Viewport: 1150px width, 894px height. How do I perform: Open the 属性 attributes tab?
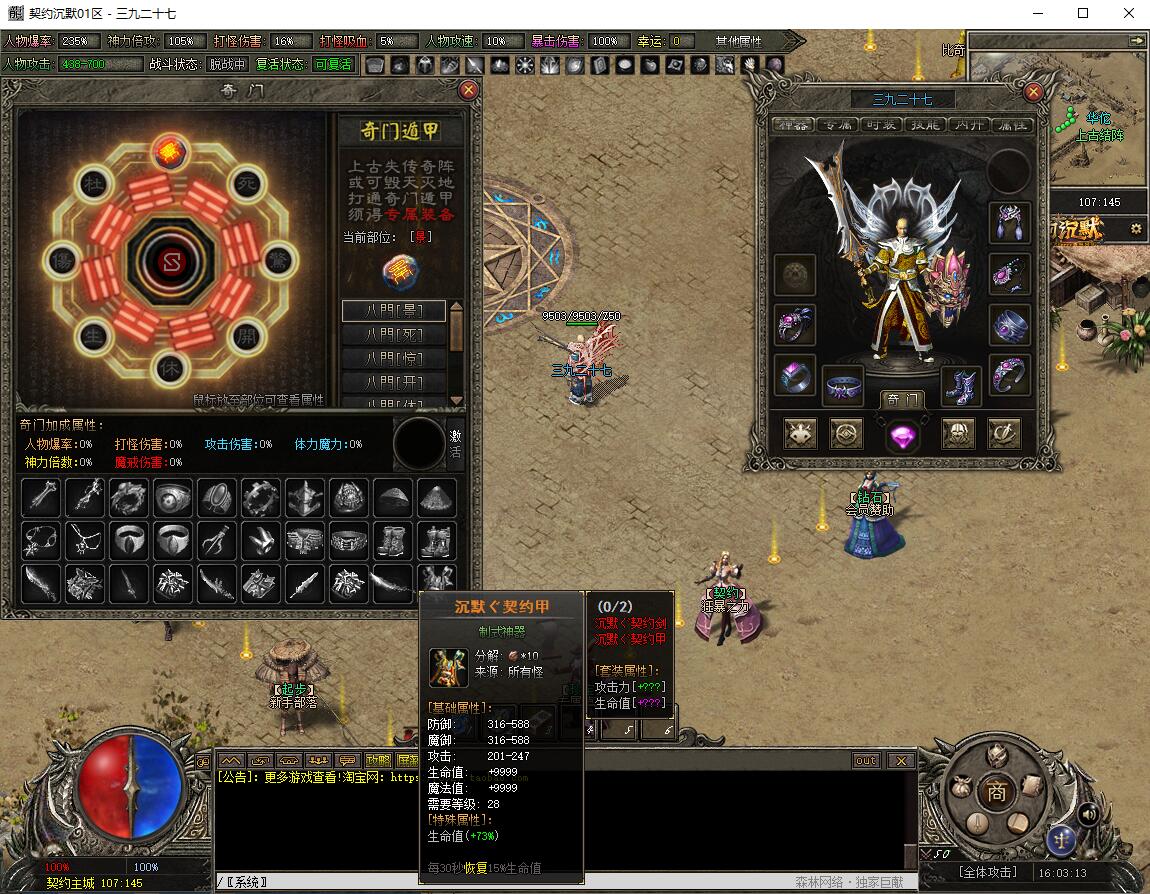[1013, 125]
